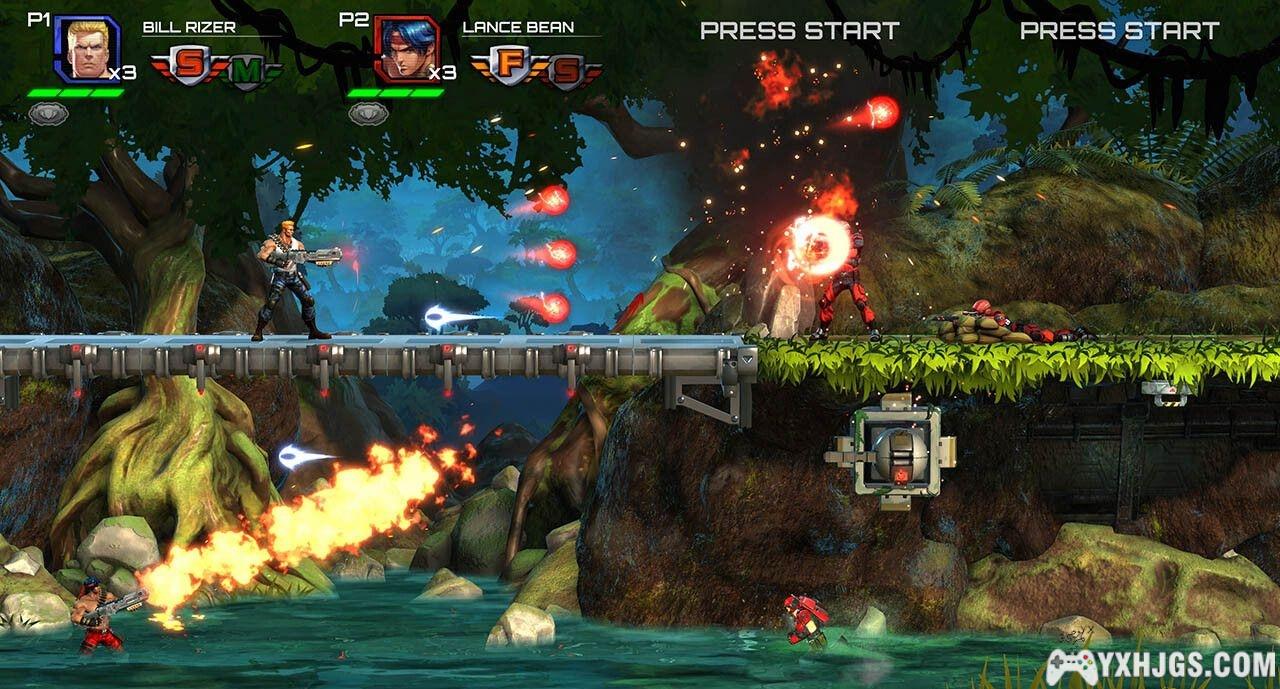
Task: Click Bill Rizer's P1 portrait
Action: 87,48
